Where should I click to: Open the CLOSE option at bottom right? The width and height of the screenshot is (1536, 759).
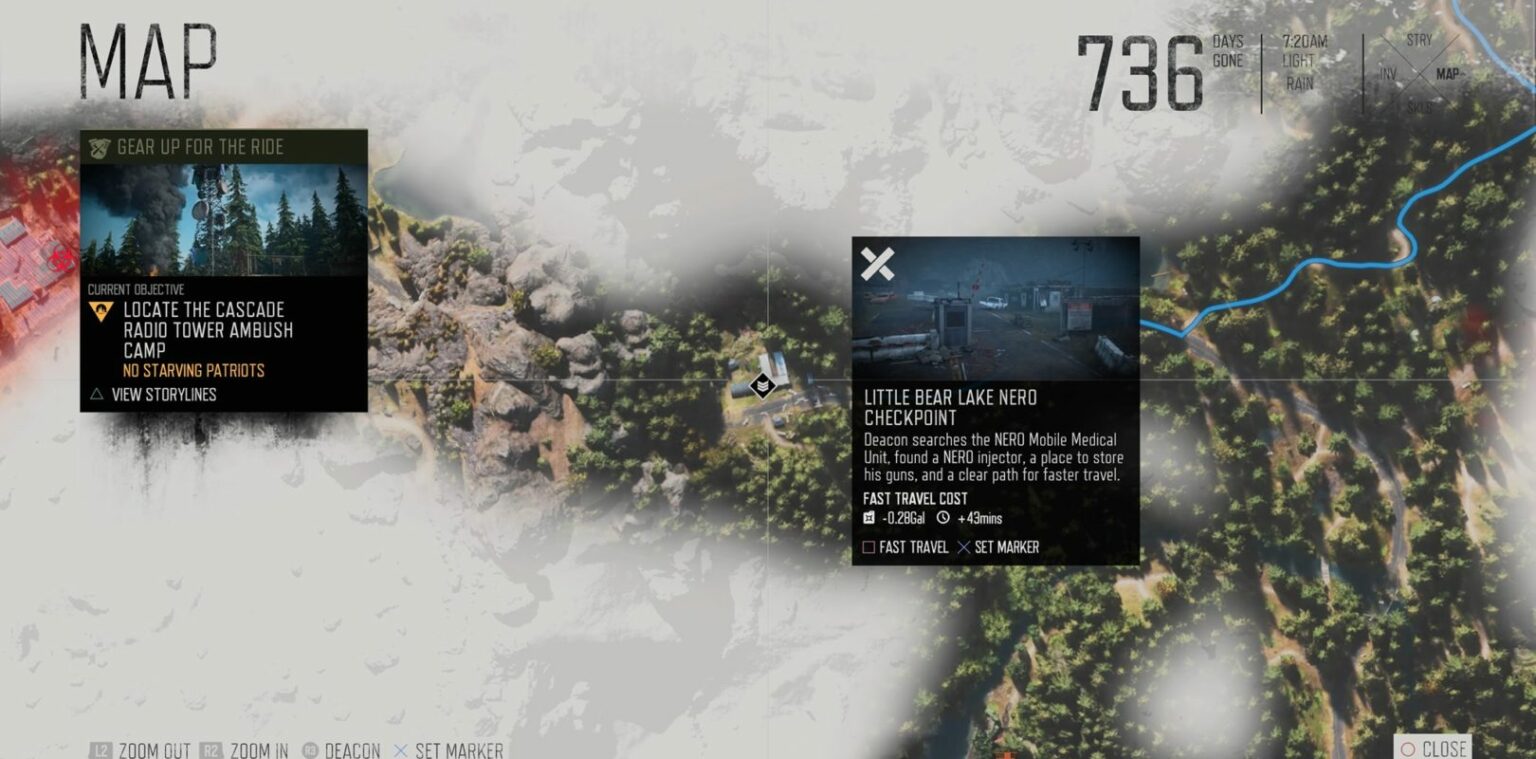1437,748
